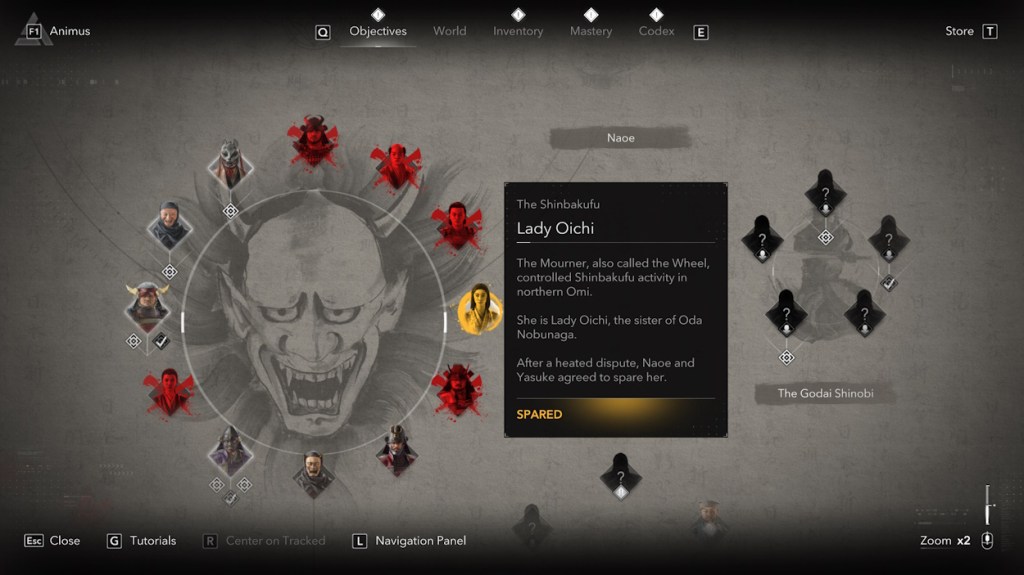1024x575 pixels.
Task: Select the gold Lady Oichi portrait
Action: [x=480, y=310]
